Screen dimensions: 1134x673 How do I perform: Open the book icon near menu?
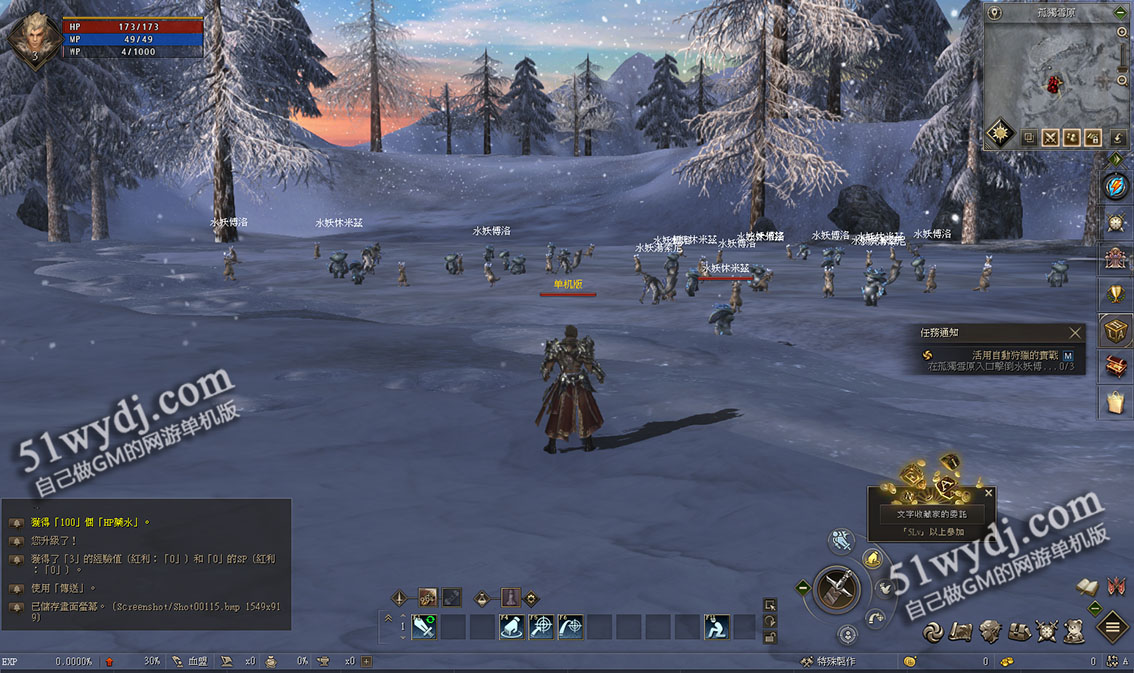click(1088, 587)
